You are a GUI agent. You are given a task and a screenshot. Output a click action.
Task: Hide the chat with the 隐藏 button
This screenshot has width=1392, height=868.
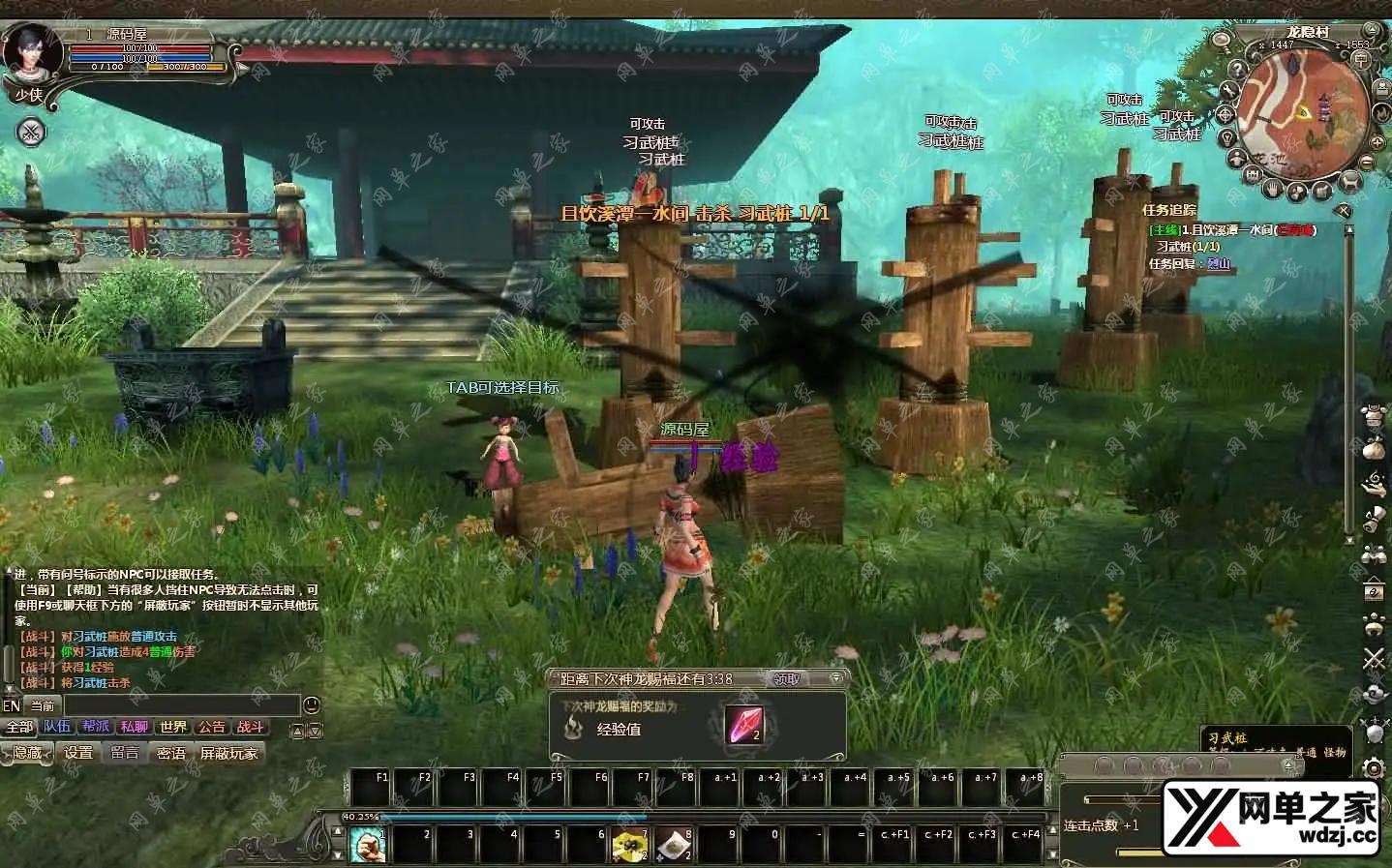[x=28, y=753]
